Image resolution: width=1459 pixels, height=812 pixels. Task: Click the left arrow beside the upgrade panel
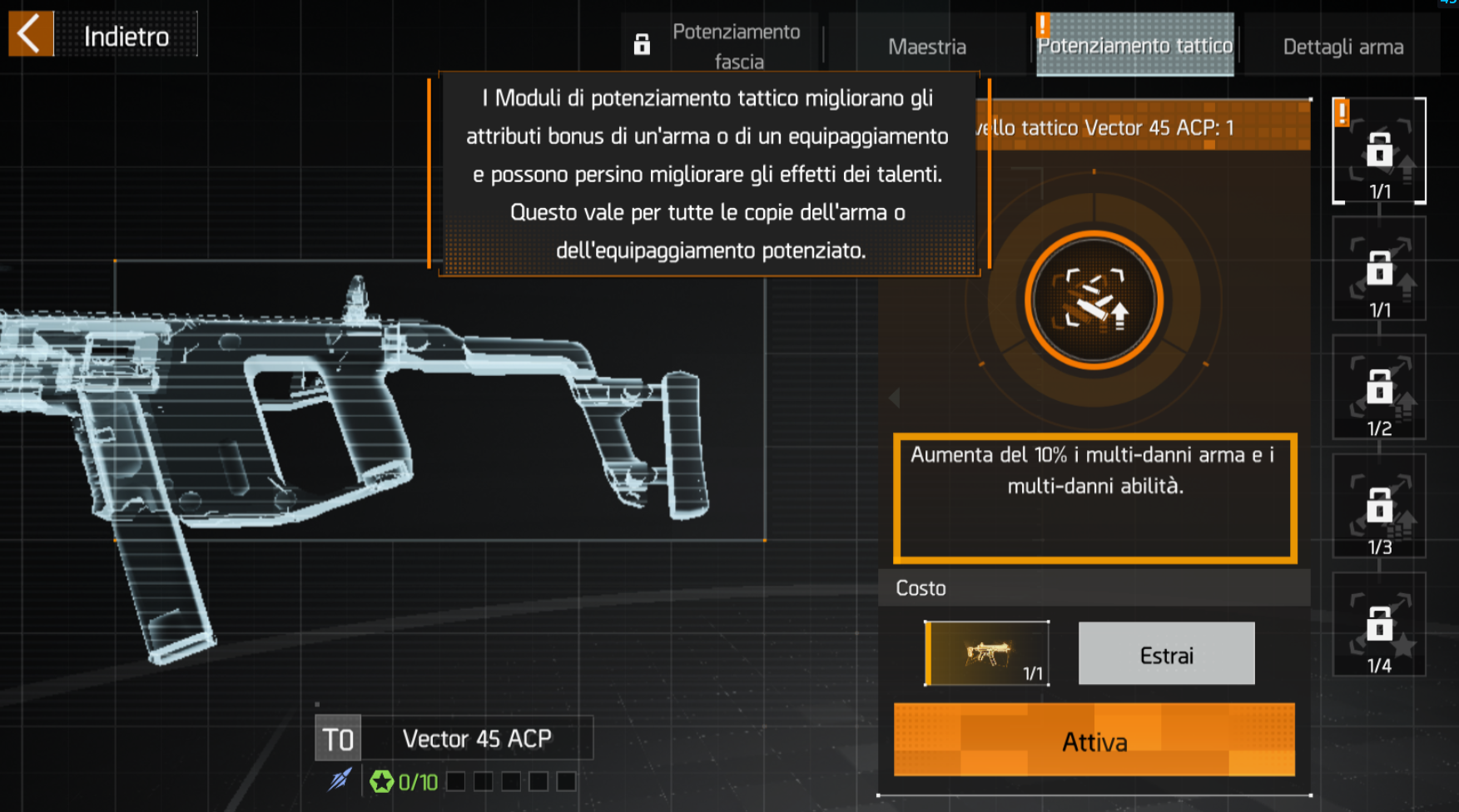point(895,398)
